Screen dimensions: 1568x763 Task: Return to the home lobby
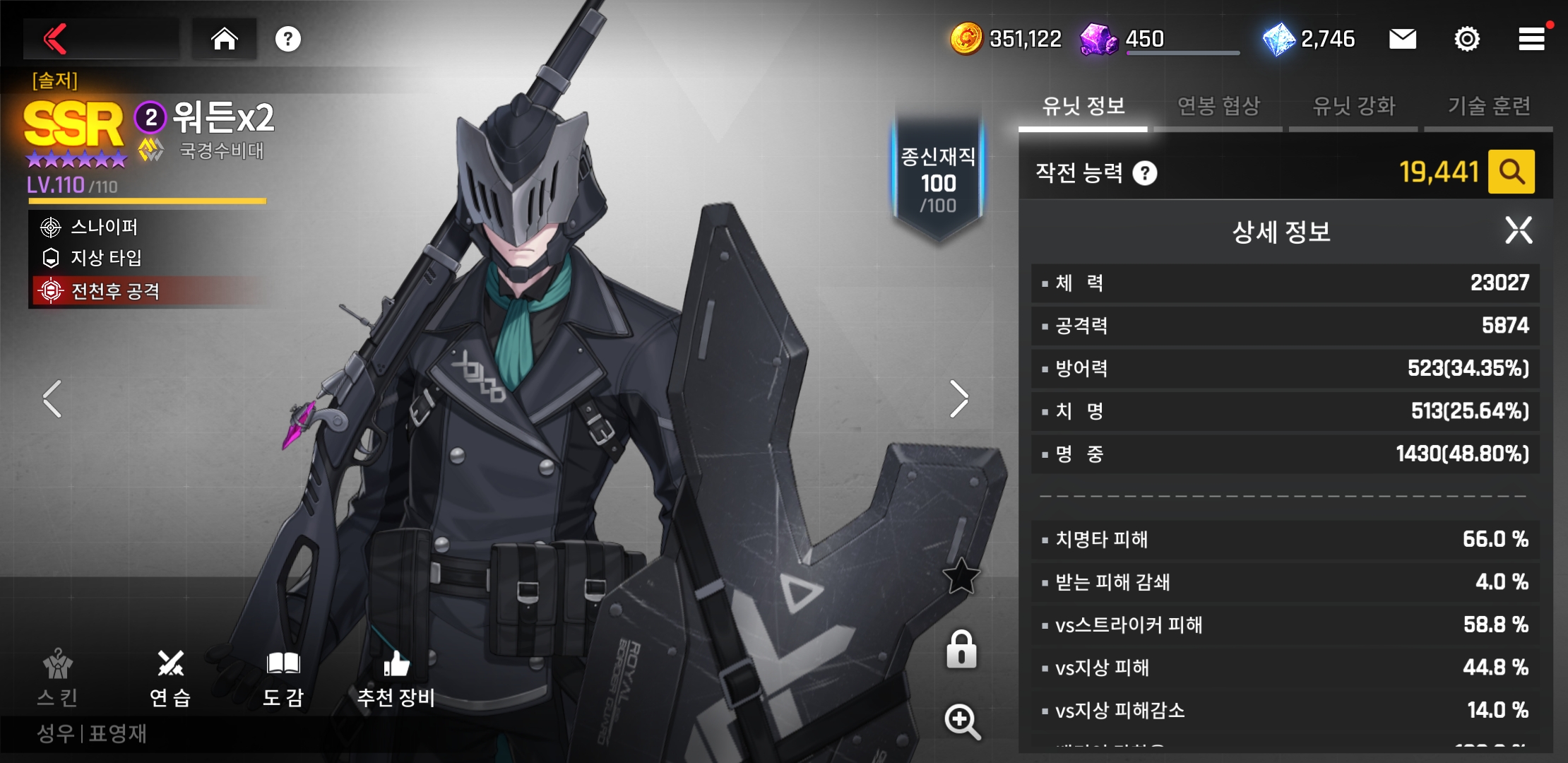click(x=225, y=39)
